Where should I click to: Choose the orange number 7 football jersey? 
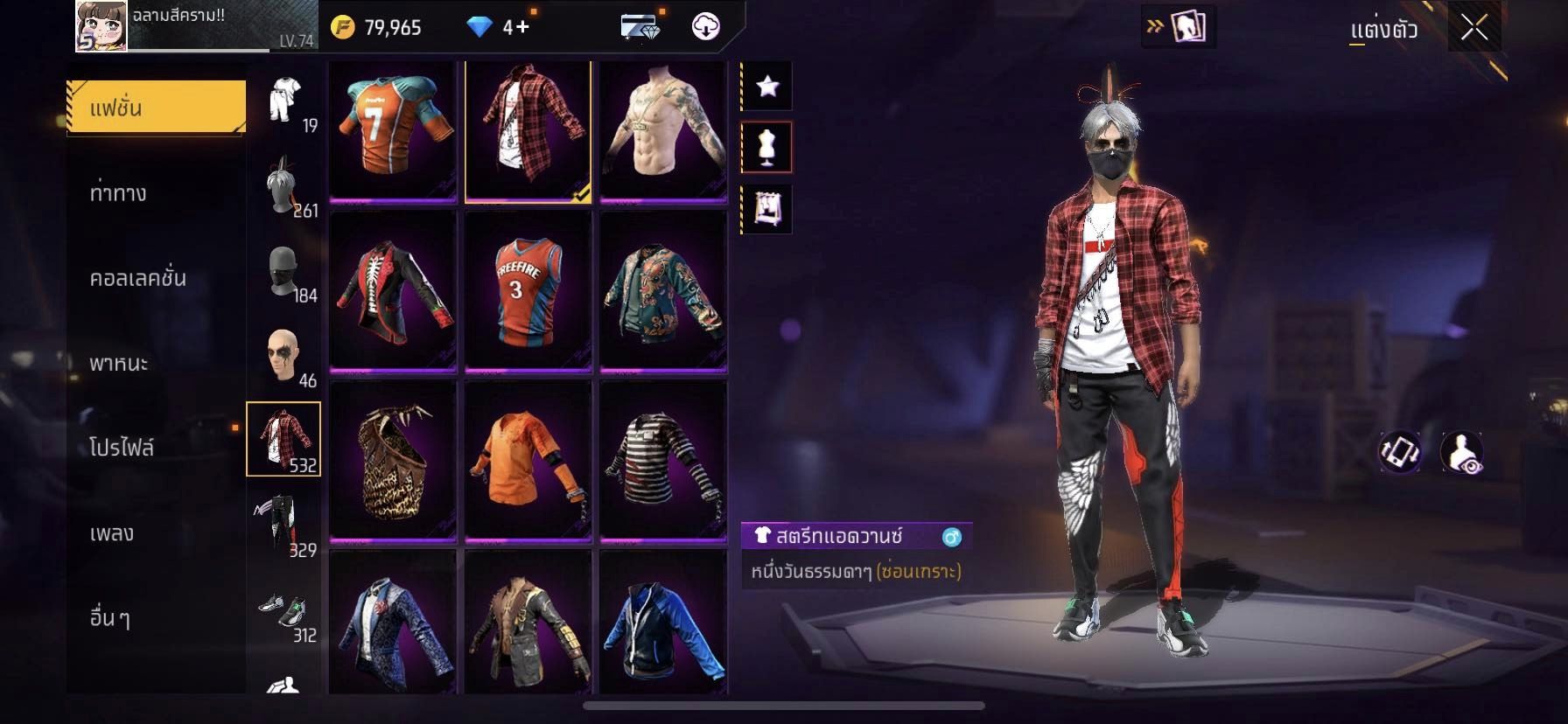(x=393, y=130)
